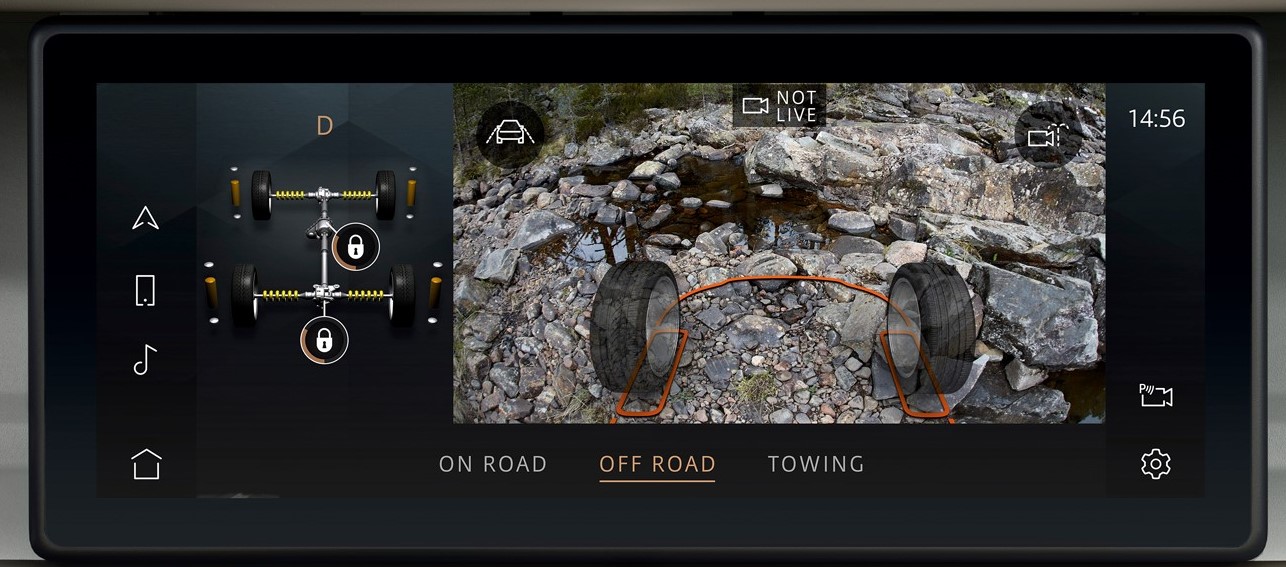Toggle the rear differential lock icon

point(324,340)
